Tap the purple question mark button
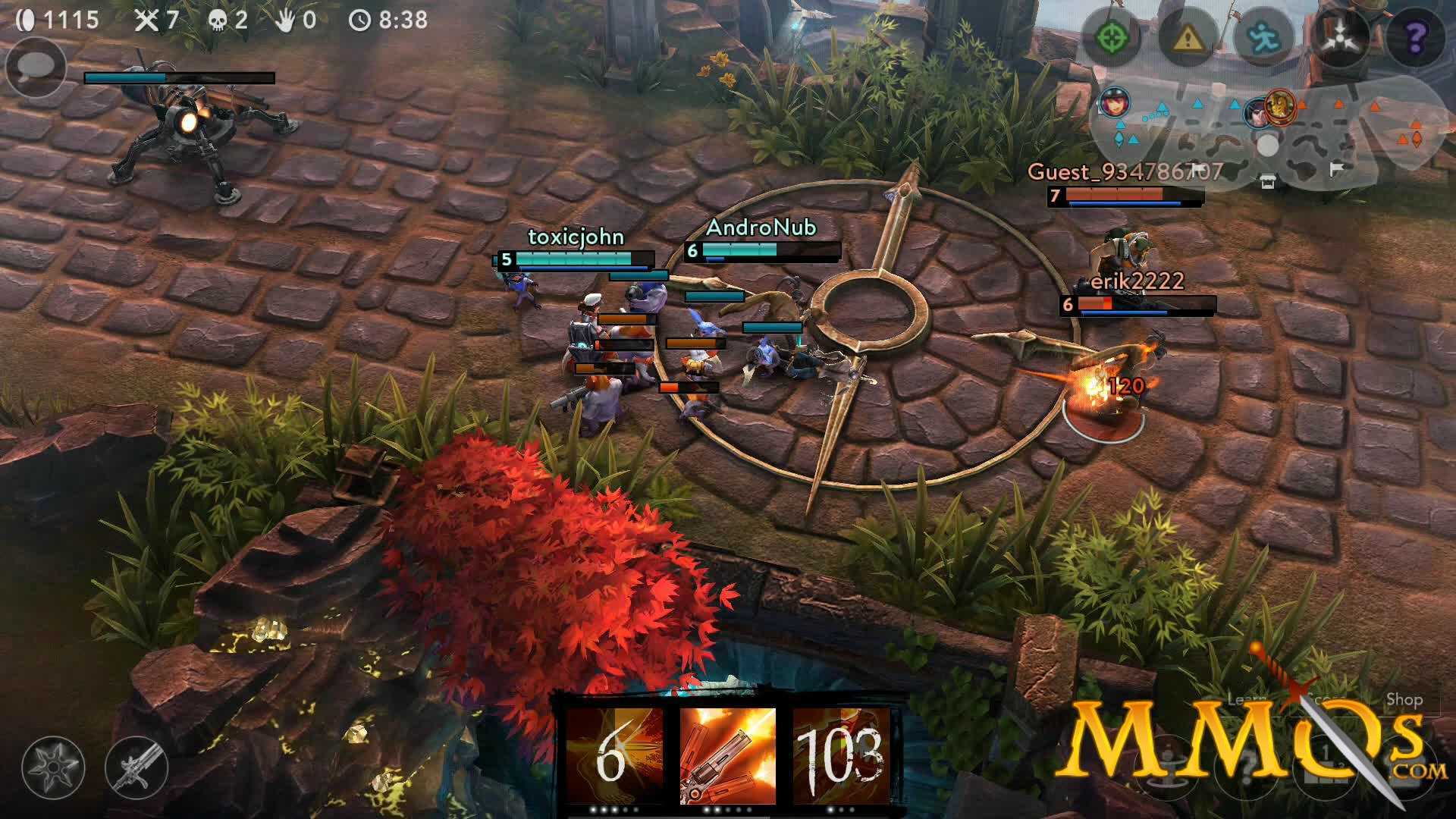This screenshot has width=1456, height=819. coord(1416,37)
